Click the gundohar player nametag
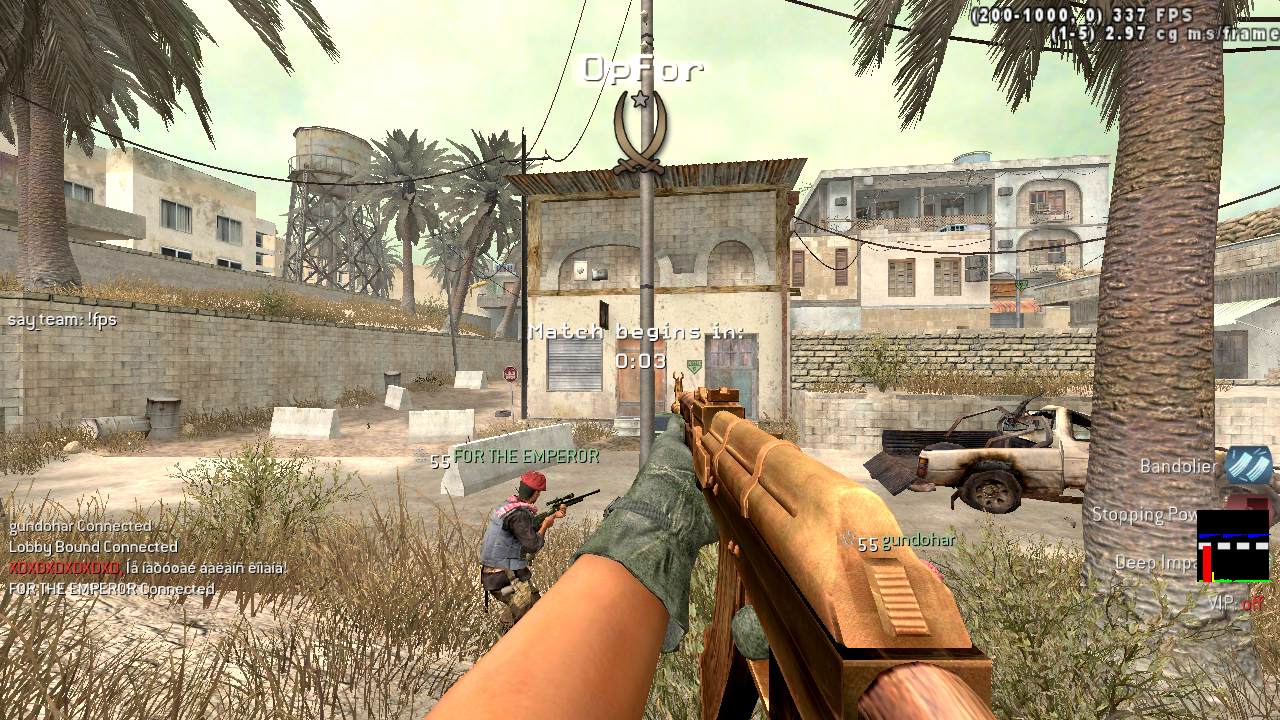 pyautogui.click(x=918, y=540)
